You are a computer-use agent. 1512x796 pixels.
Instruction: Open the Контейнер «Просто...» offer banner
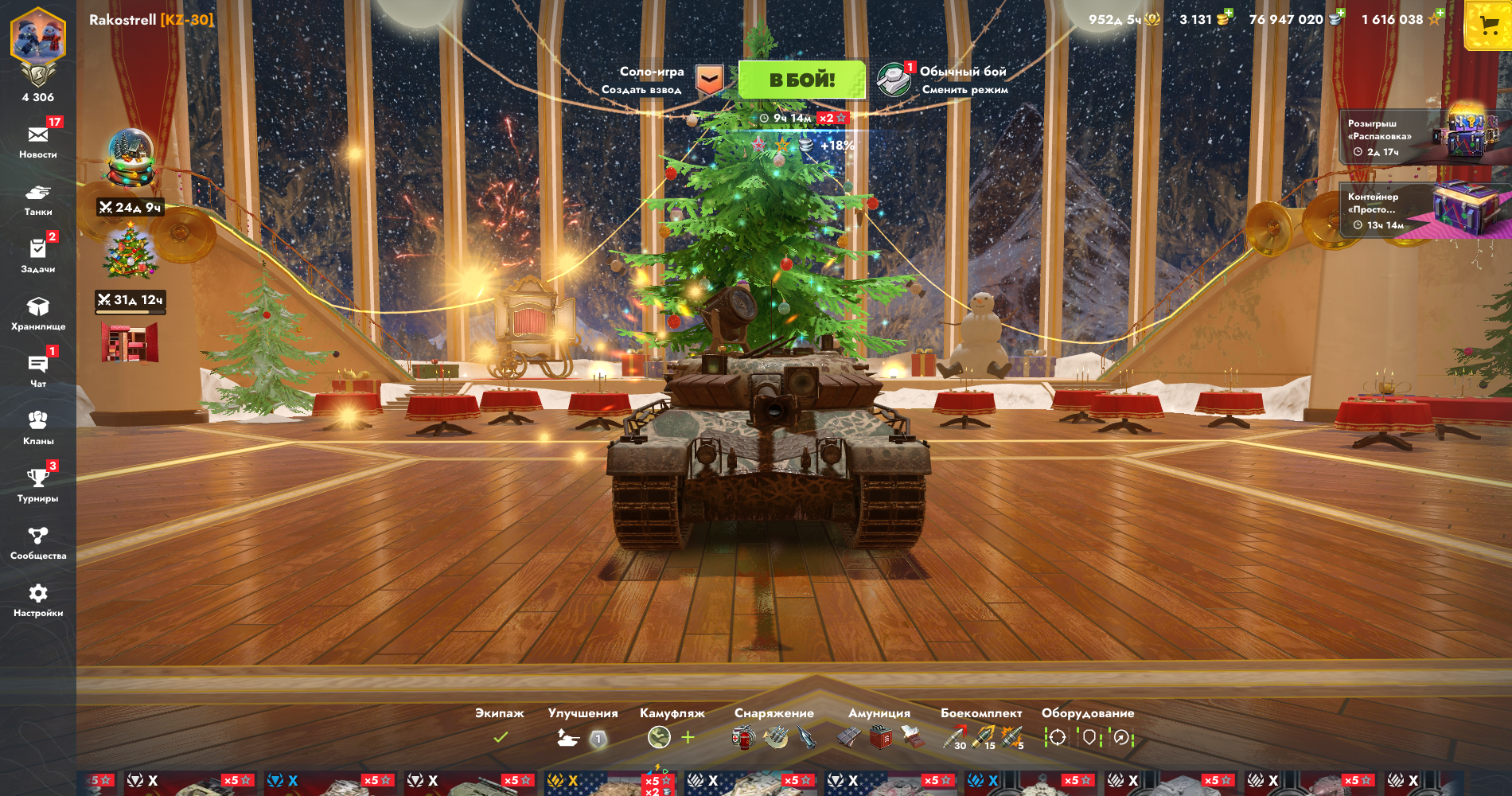click(x=1423, y=211)
